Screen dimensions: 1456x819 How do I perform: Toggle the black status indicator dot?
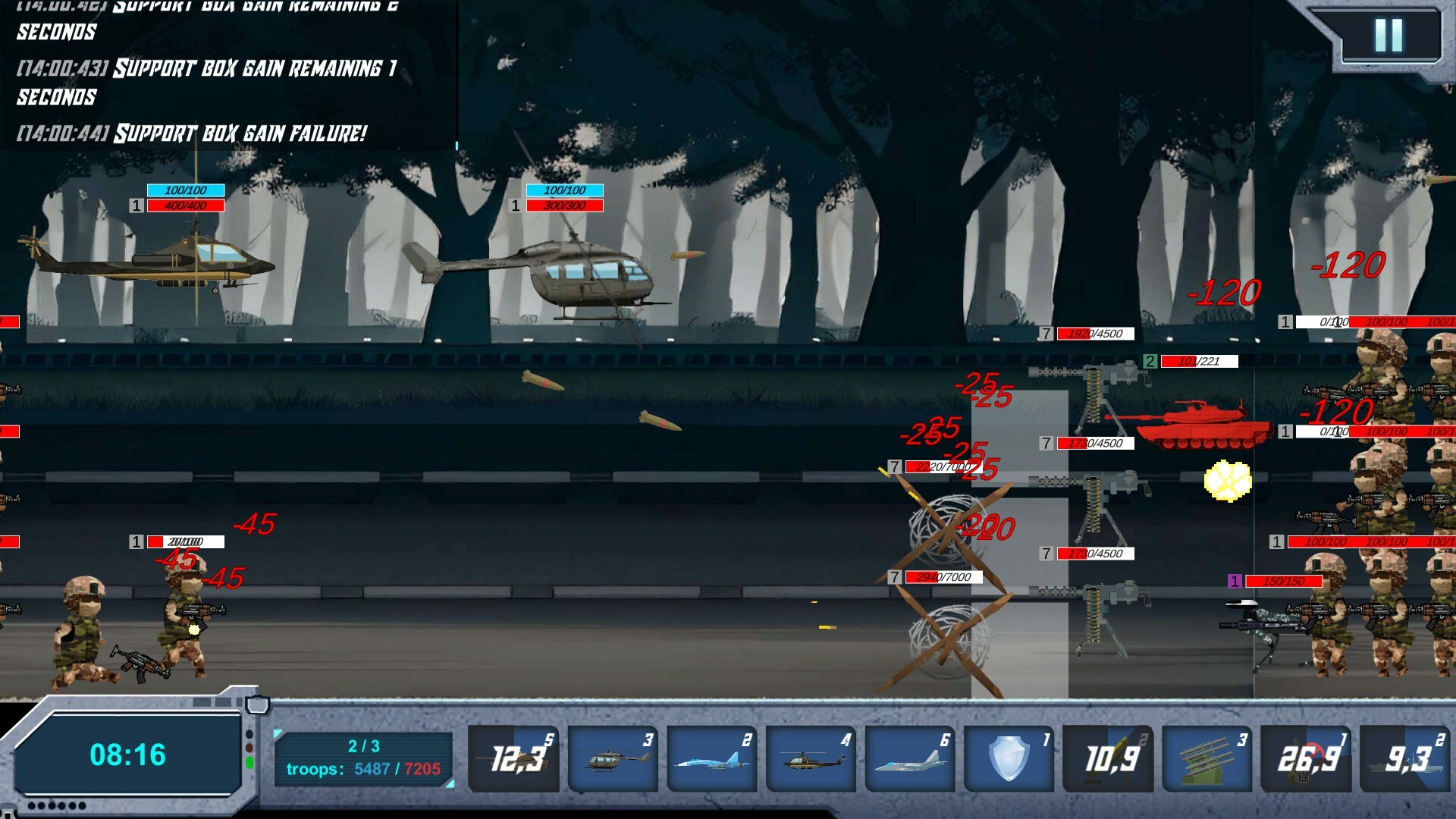point(249,734)
